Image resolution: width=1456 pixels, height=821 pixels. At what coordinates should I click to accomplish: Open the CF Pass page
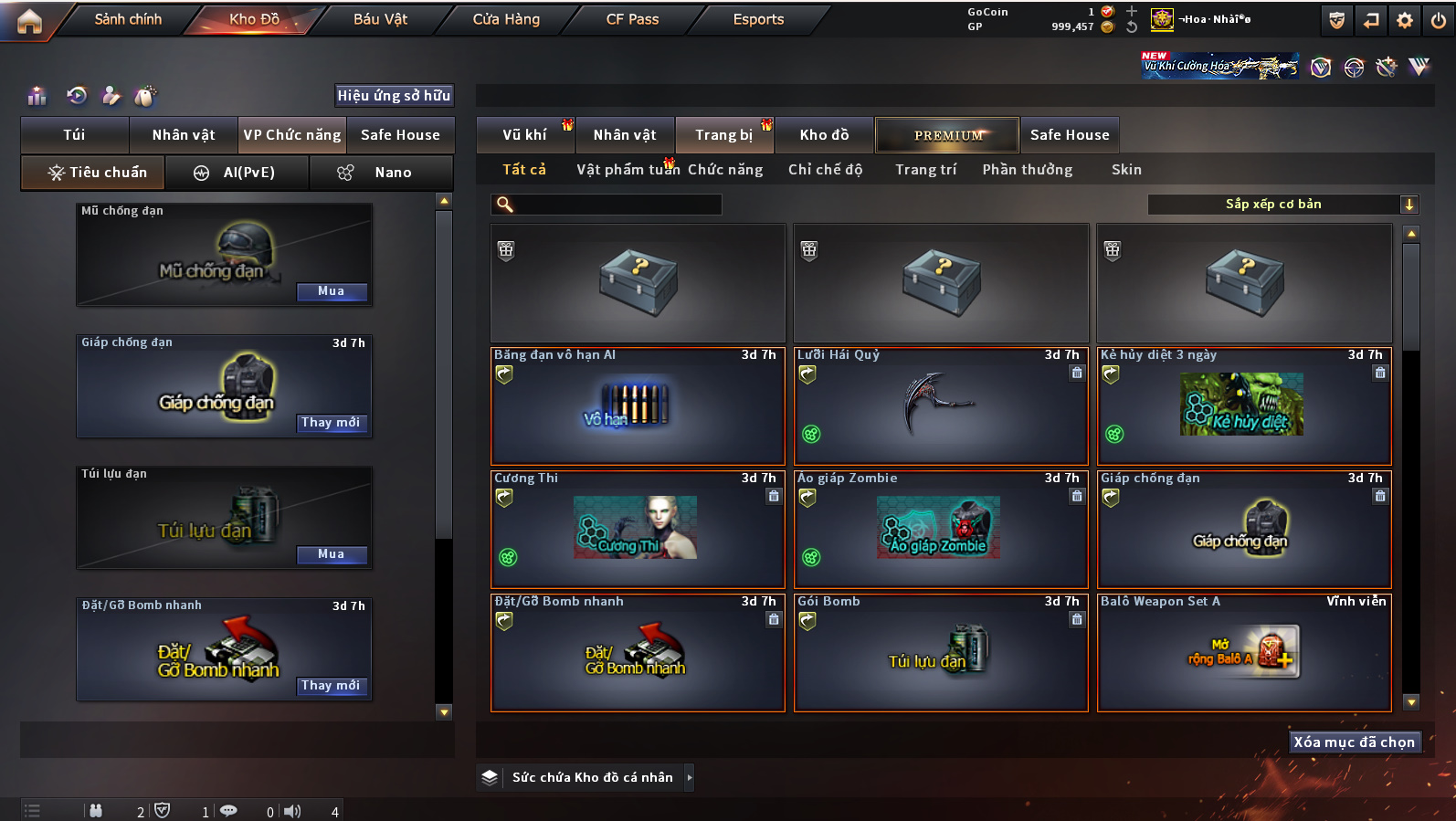click(632, 19)
